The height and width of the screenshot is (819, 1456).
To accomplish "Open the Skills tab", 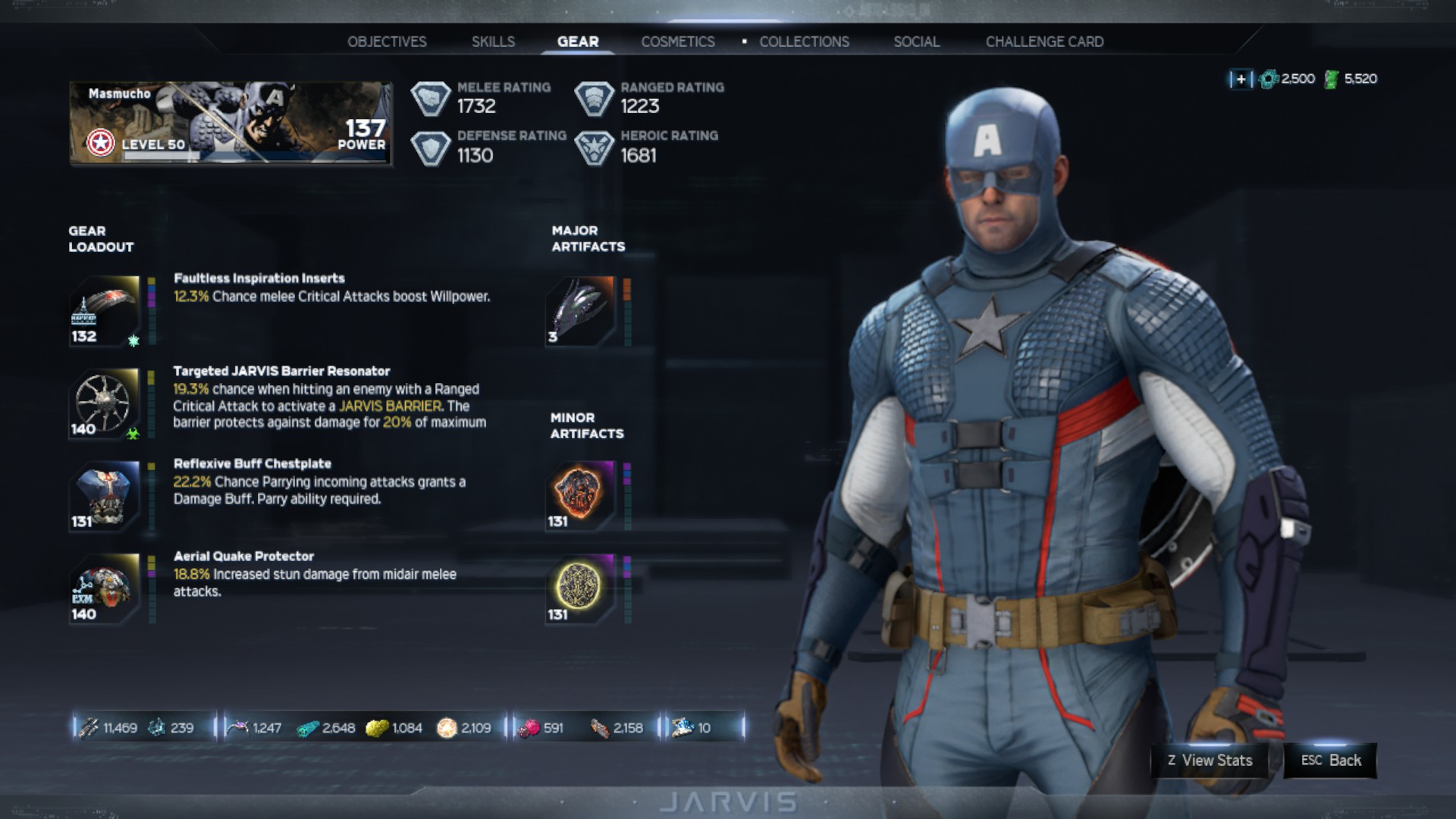I will (x=493, y=42).
